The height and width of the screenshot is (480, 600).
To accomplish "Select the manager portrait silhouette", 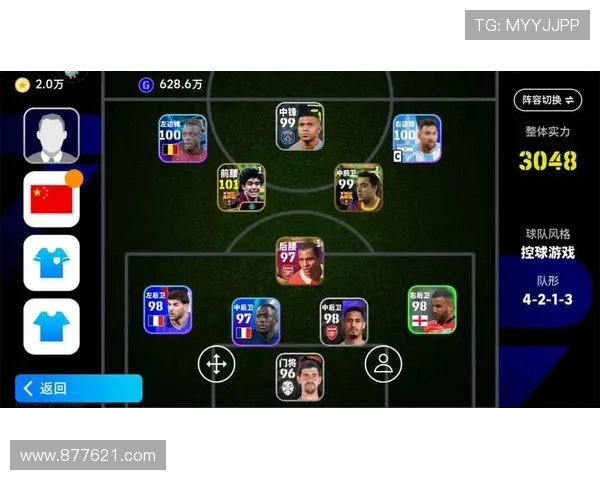I will pyautogui.click(x=51, y=136).
